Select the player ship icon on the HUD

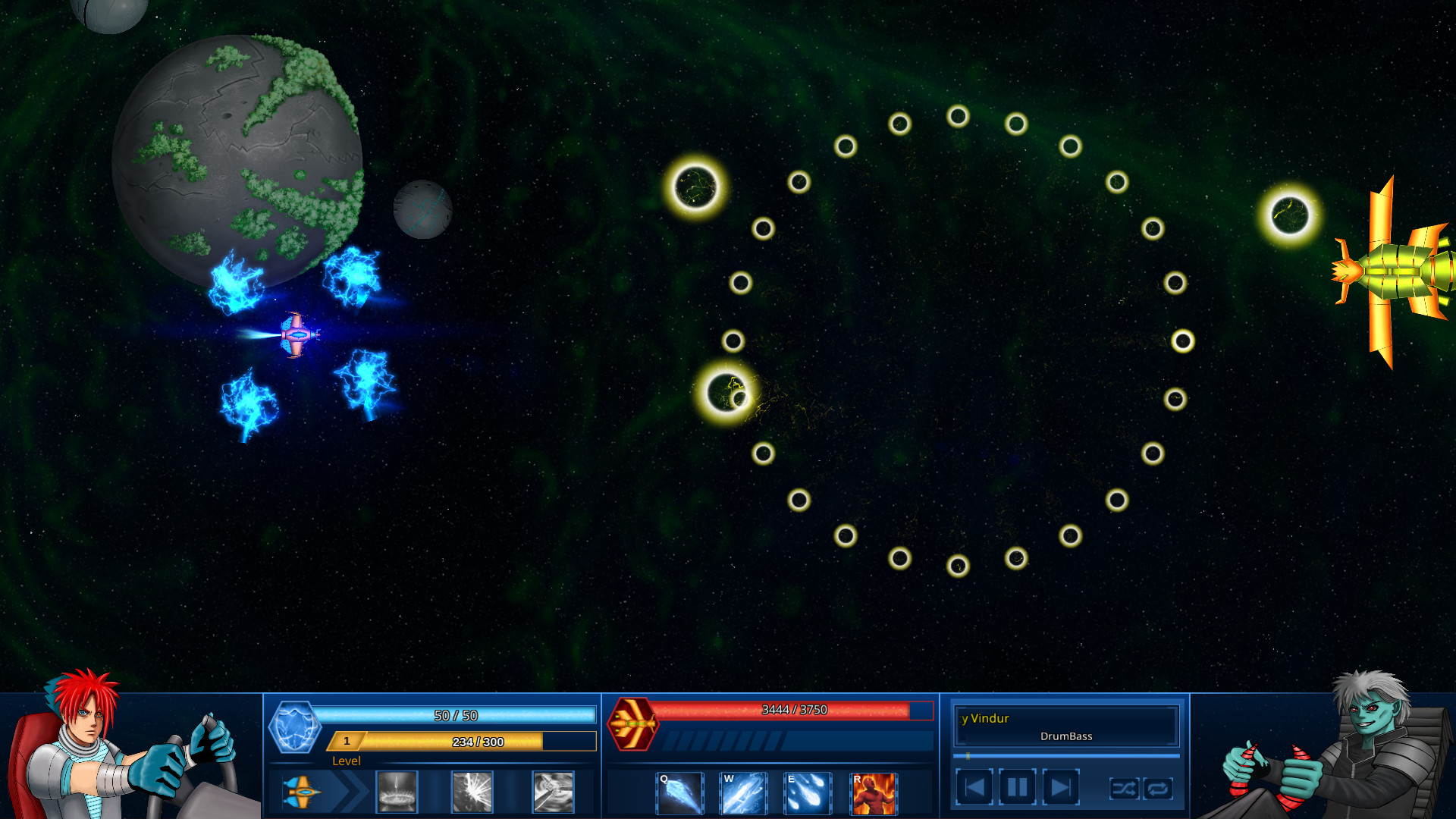coord(303,790)
